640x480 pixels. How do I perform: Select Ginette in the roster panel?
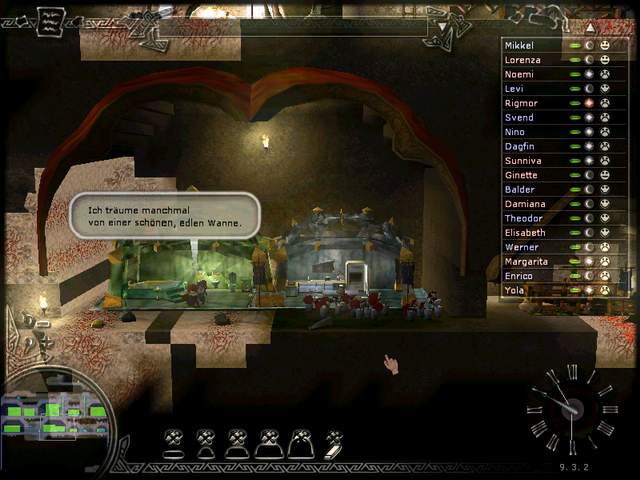click(x=522, y=175)
